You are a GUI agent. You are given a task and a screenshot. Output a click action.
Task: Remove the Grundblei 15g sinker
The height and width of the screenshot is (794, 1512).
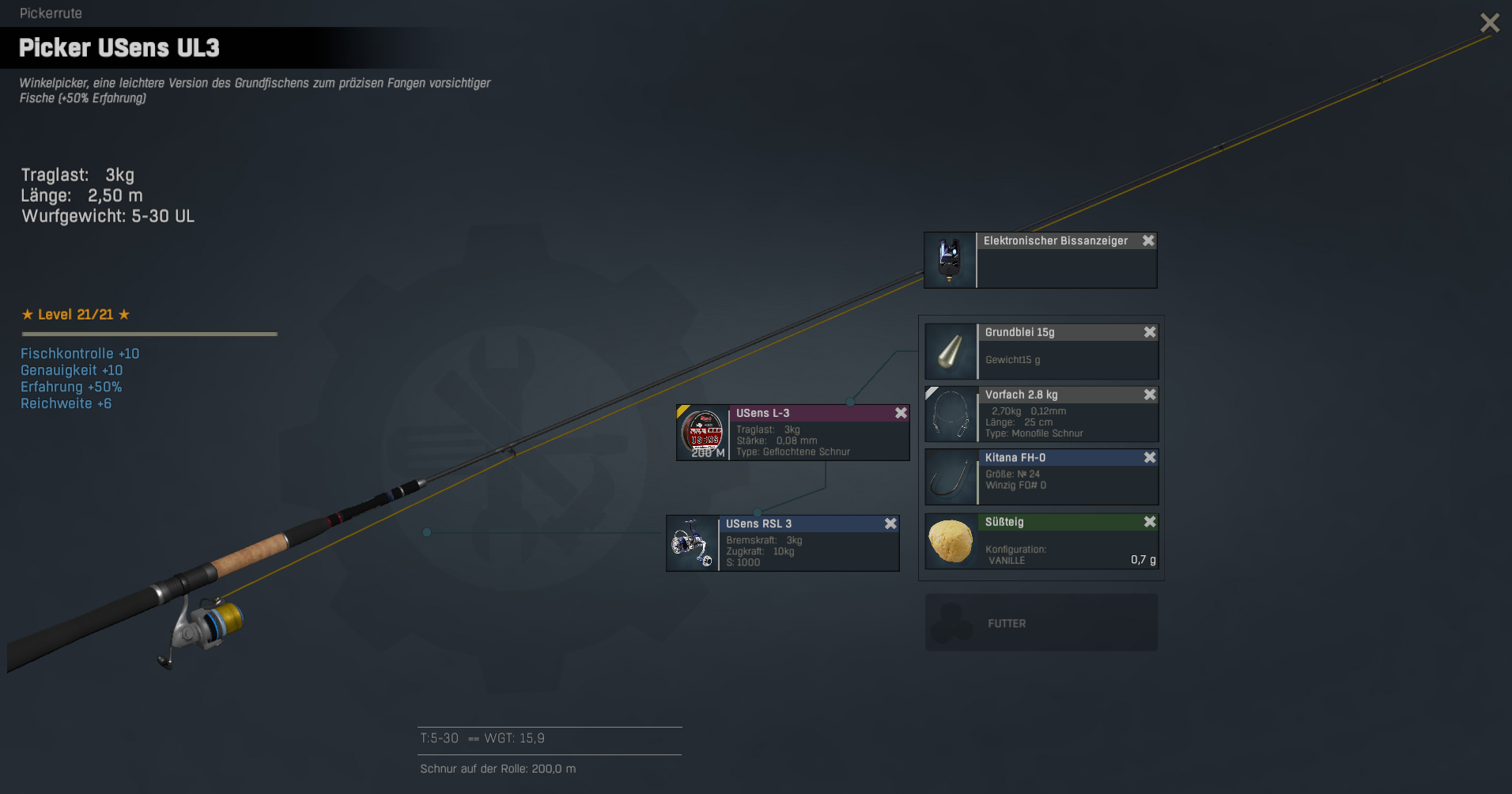click(x=1150, y=332)
